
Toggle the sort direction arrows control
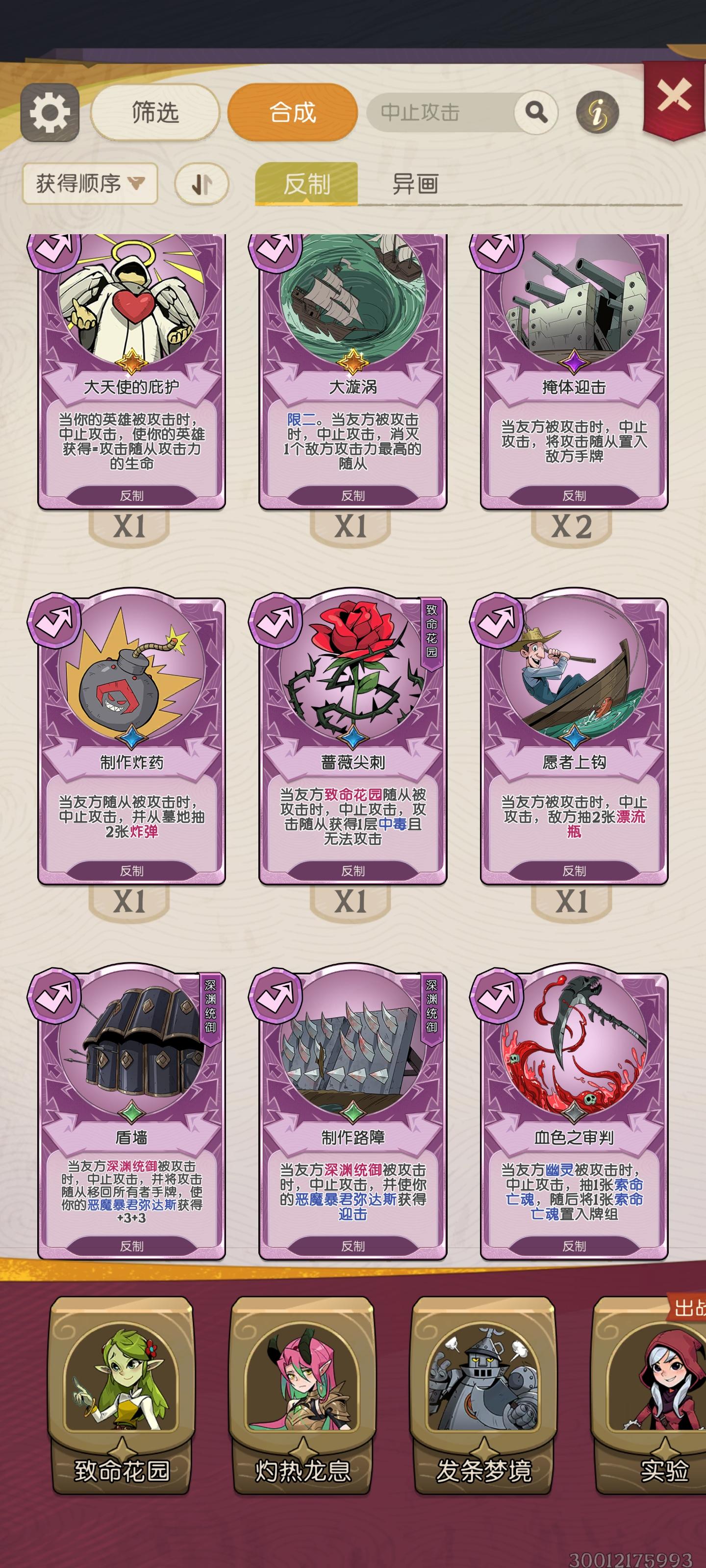click(x=201, y=183)
